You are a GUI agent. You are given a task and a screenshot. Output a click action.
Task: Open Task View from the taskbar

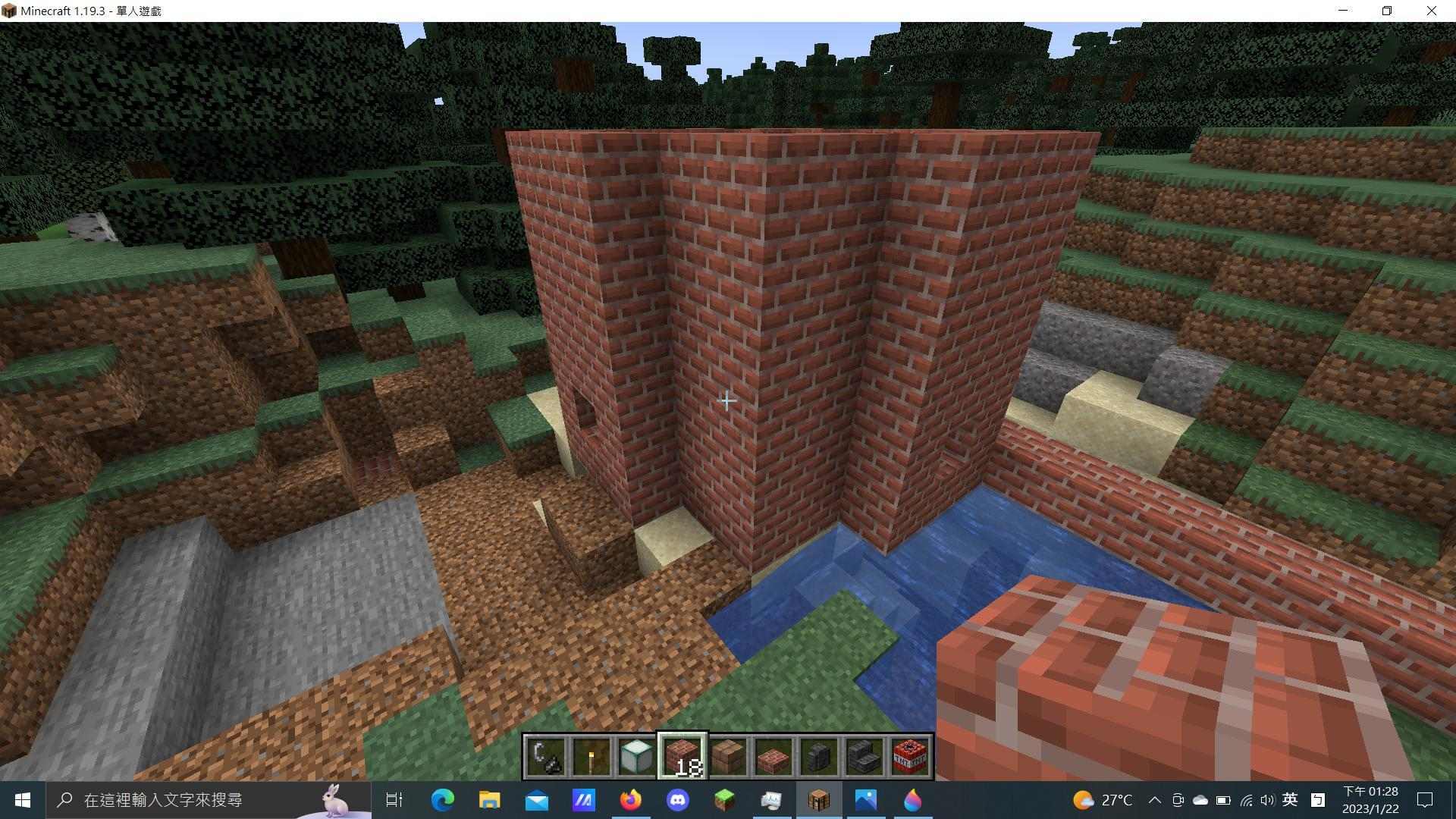click(x=394, y=799)
